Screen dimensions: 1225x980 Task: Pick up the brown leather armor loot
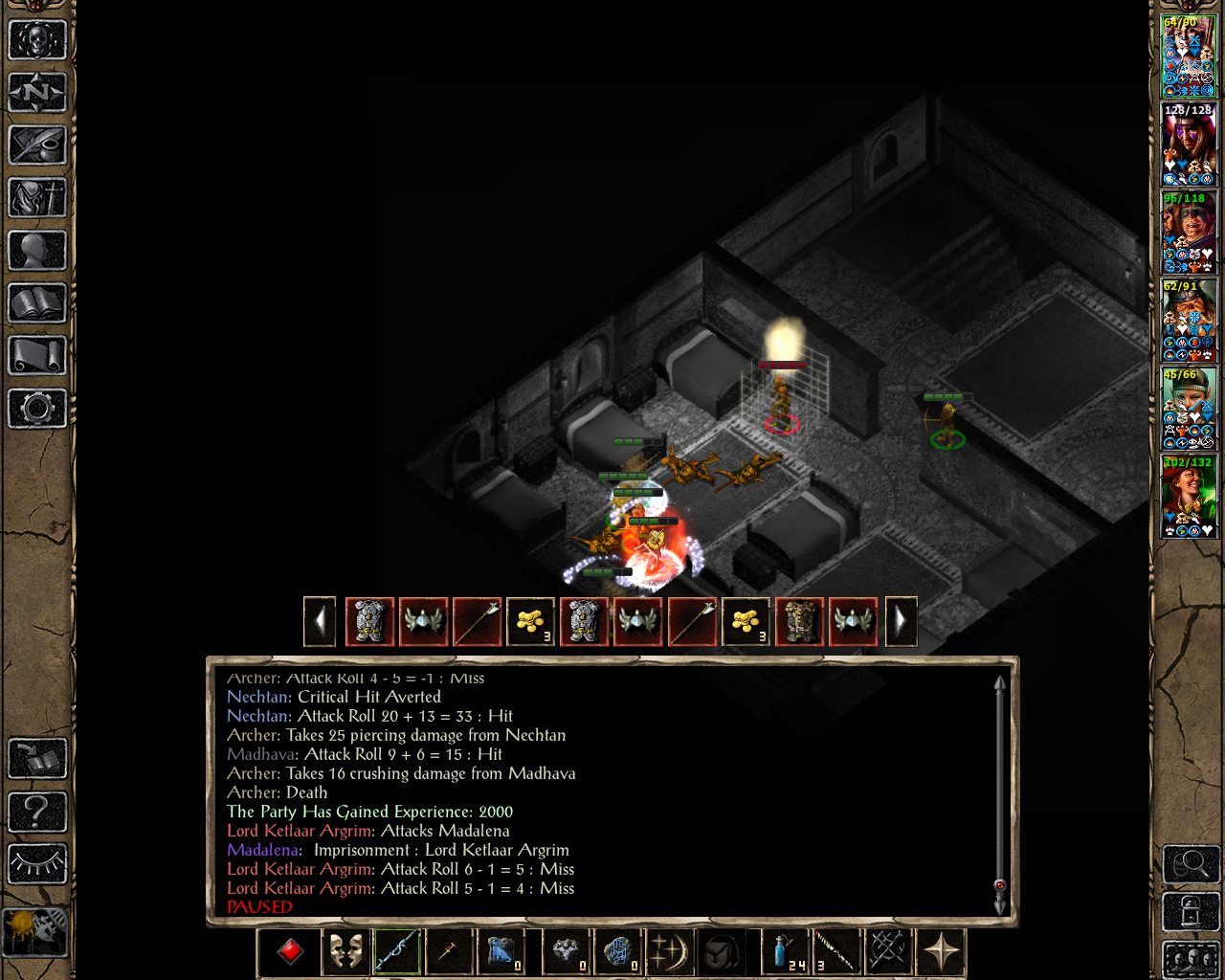(800, 622)
